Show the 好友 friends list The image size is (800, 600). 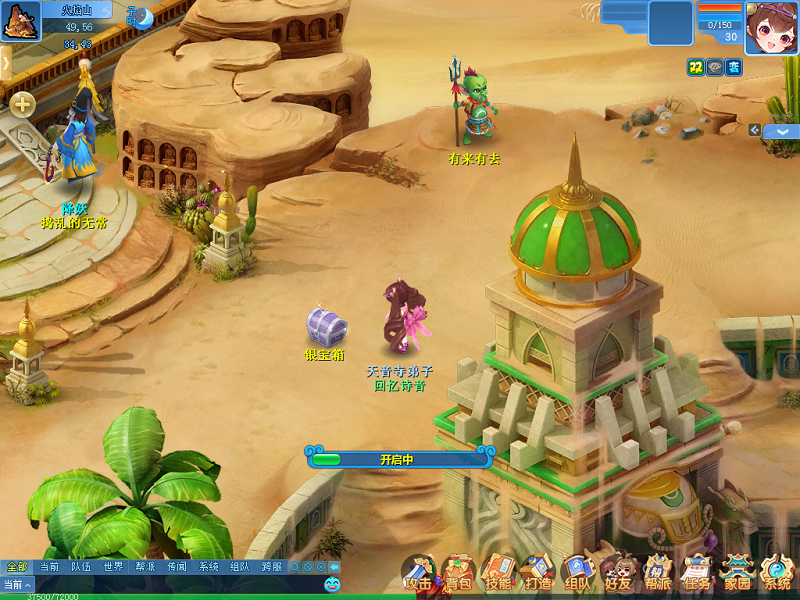617,574
